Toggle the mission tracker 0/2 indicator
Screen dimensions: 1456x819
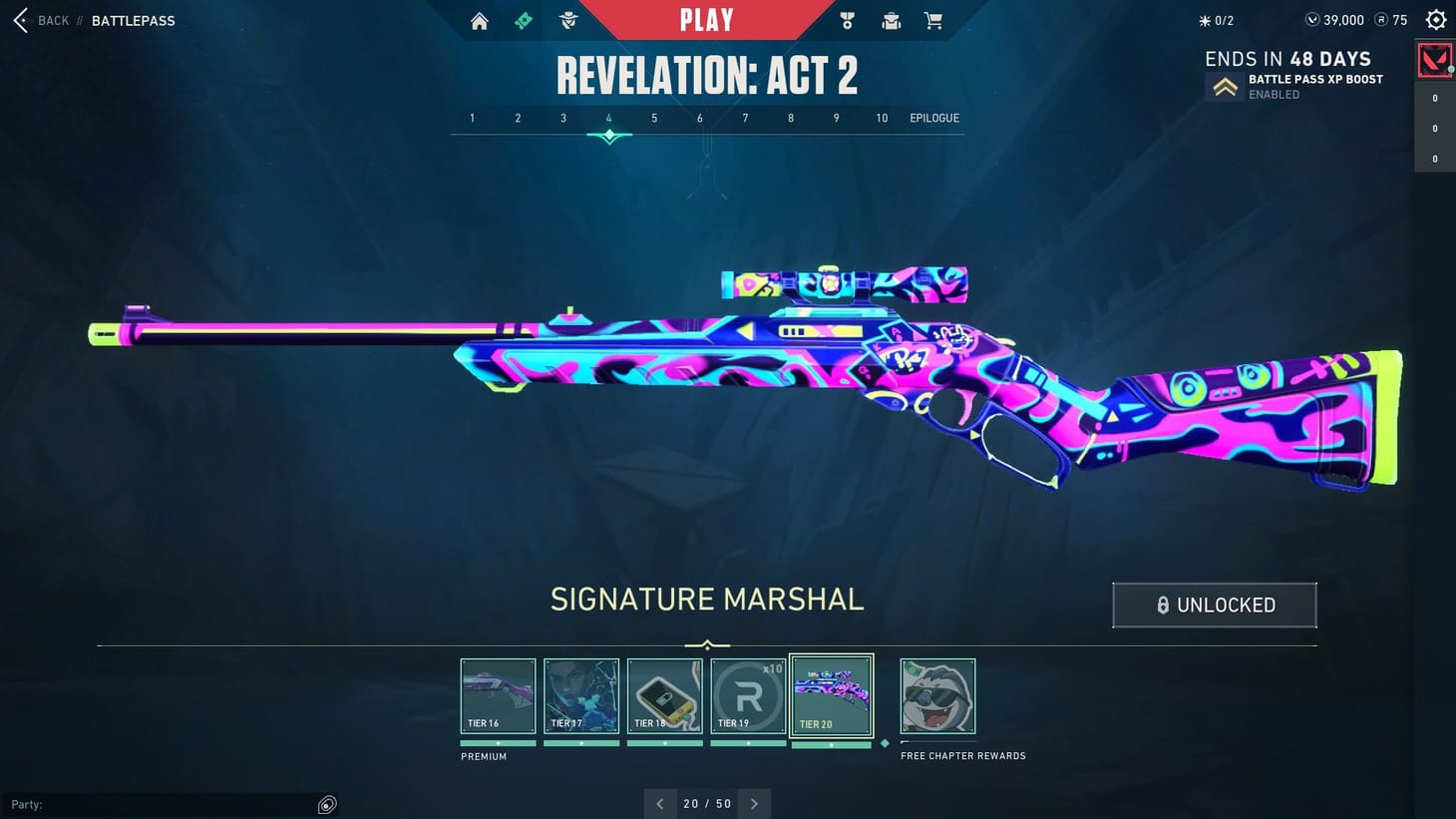tap(1213, 19)
